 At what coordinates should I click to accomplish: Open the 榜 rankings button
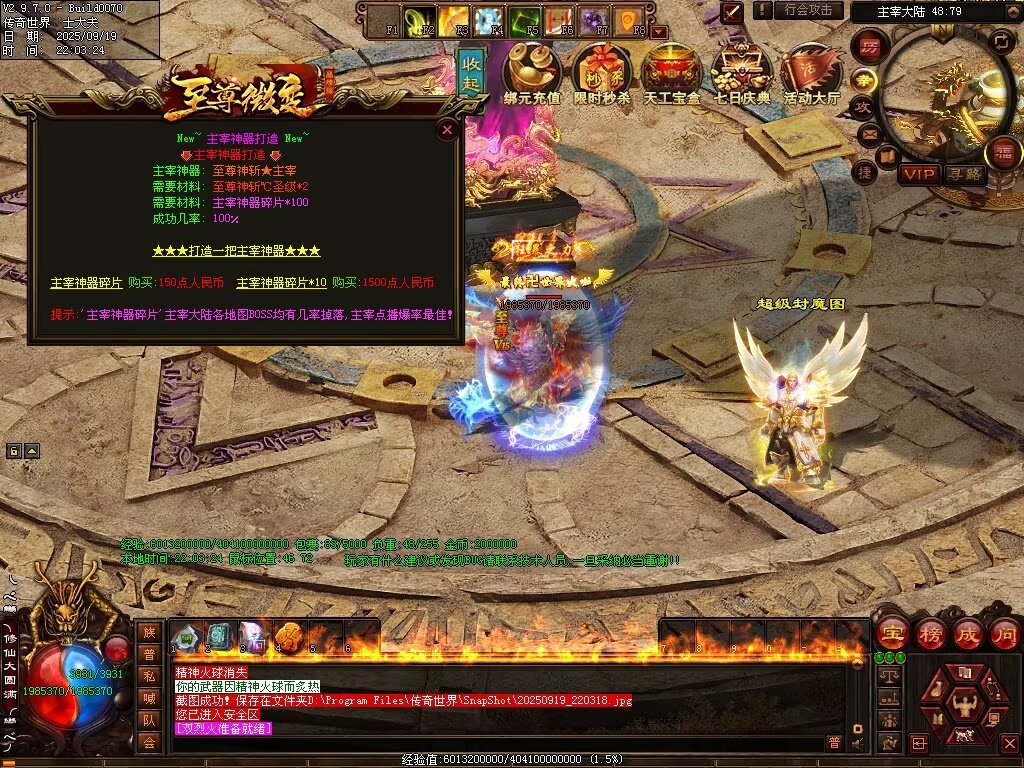(x=931, y=633)
